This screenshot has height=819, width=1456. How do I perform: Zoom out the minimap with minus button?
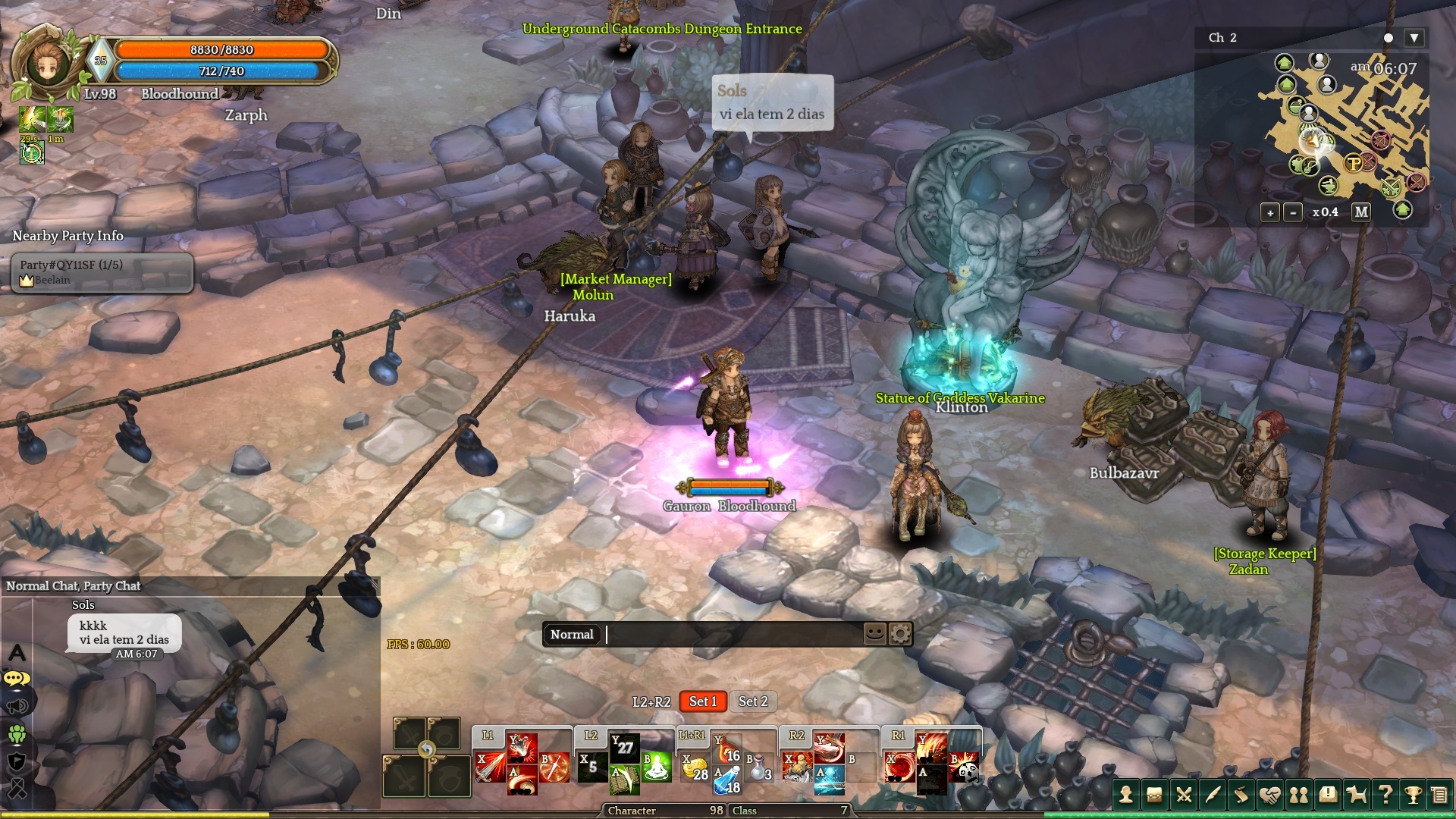(x=1293, y=213)
